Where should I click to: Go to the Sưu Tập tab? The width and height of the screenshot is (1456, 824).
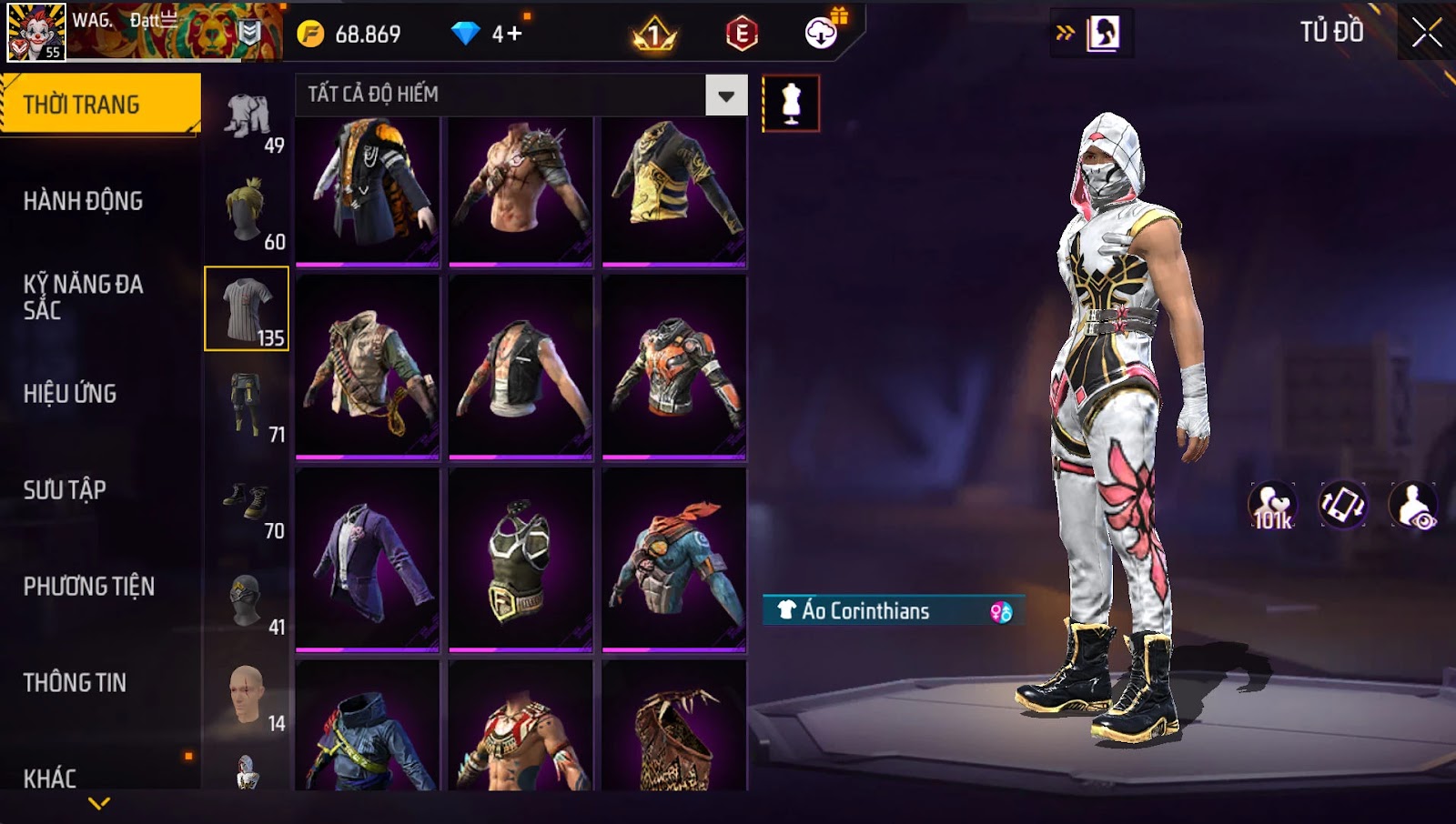click(x=65, y=490)
